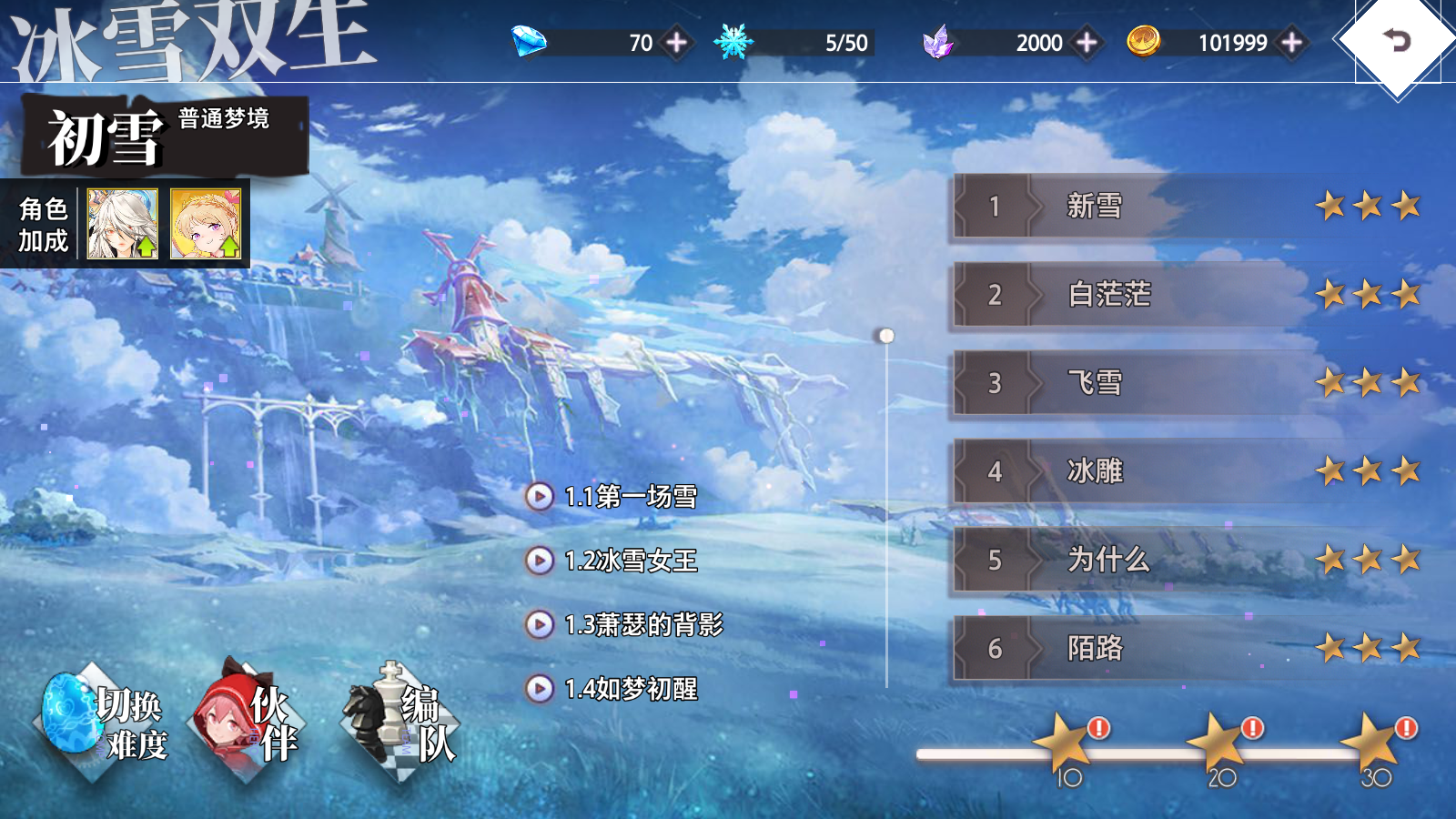Select stage 6 陌路

pos(1183,648)
